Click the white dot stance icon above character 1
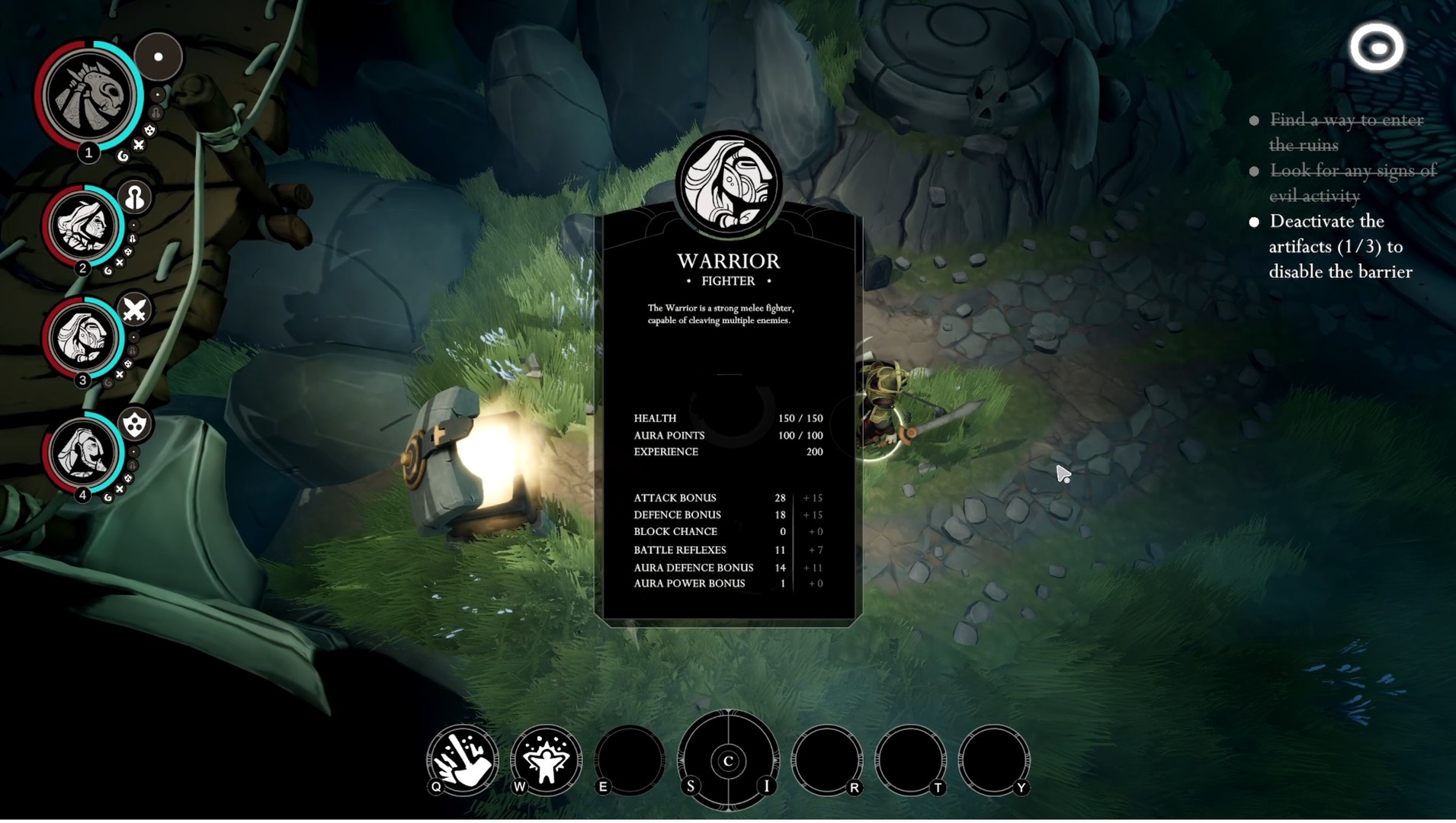The height and width of the screenshot is (823, 1456). [x=159, y=55]
